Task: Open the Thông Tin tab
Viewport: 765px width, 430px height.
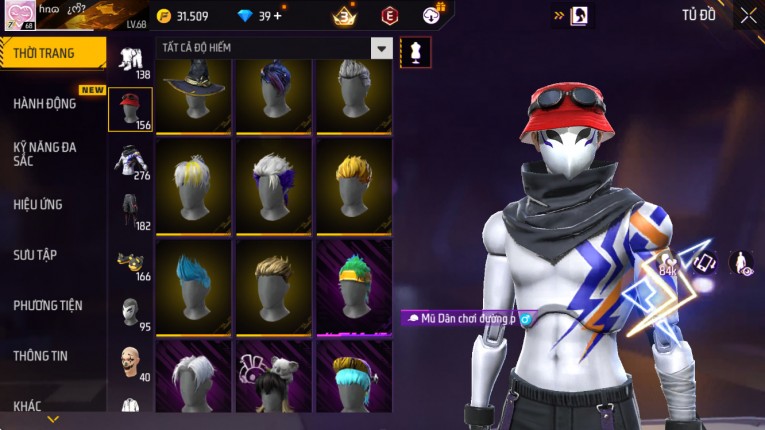Action: pyautogui.click(x=40, y=355)
